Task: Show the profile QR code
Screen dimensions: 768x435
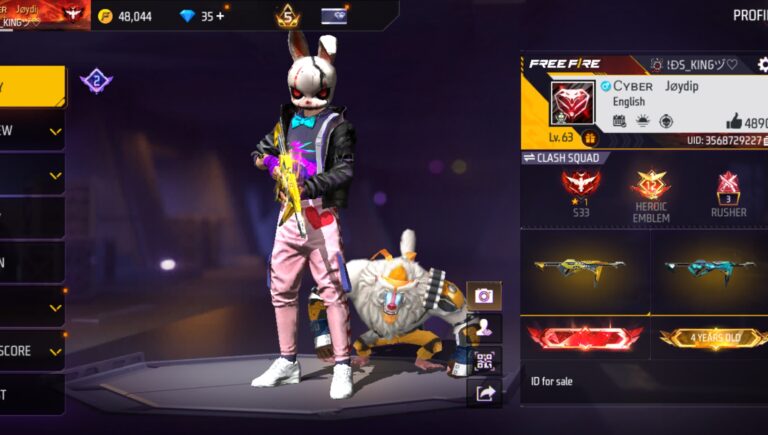Action: click(484, 361)
